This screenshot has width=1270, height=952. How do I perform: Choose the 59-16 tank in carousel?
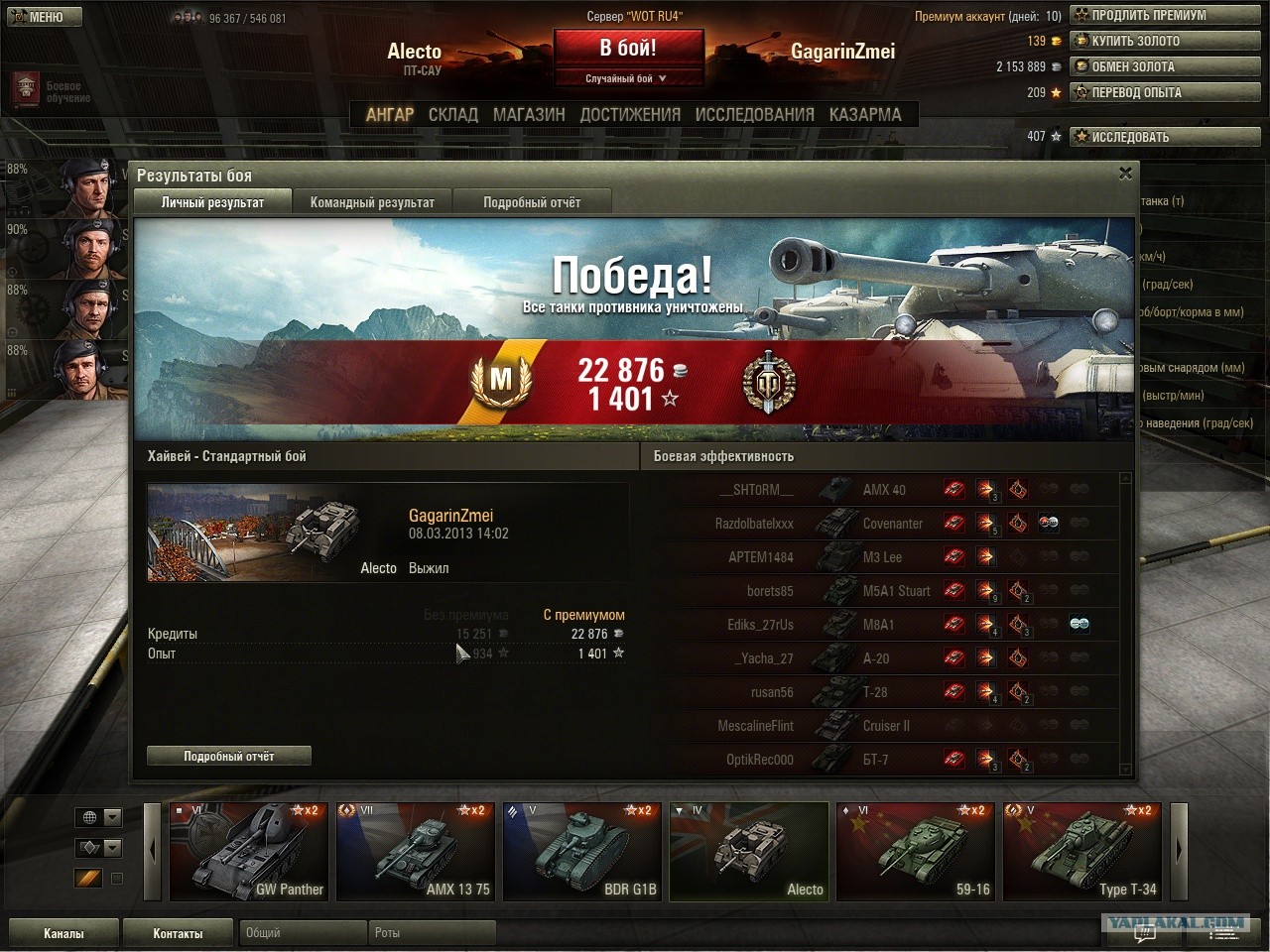[x=916, y=852]
